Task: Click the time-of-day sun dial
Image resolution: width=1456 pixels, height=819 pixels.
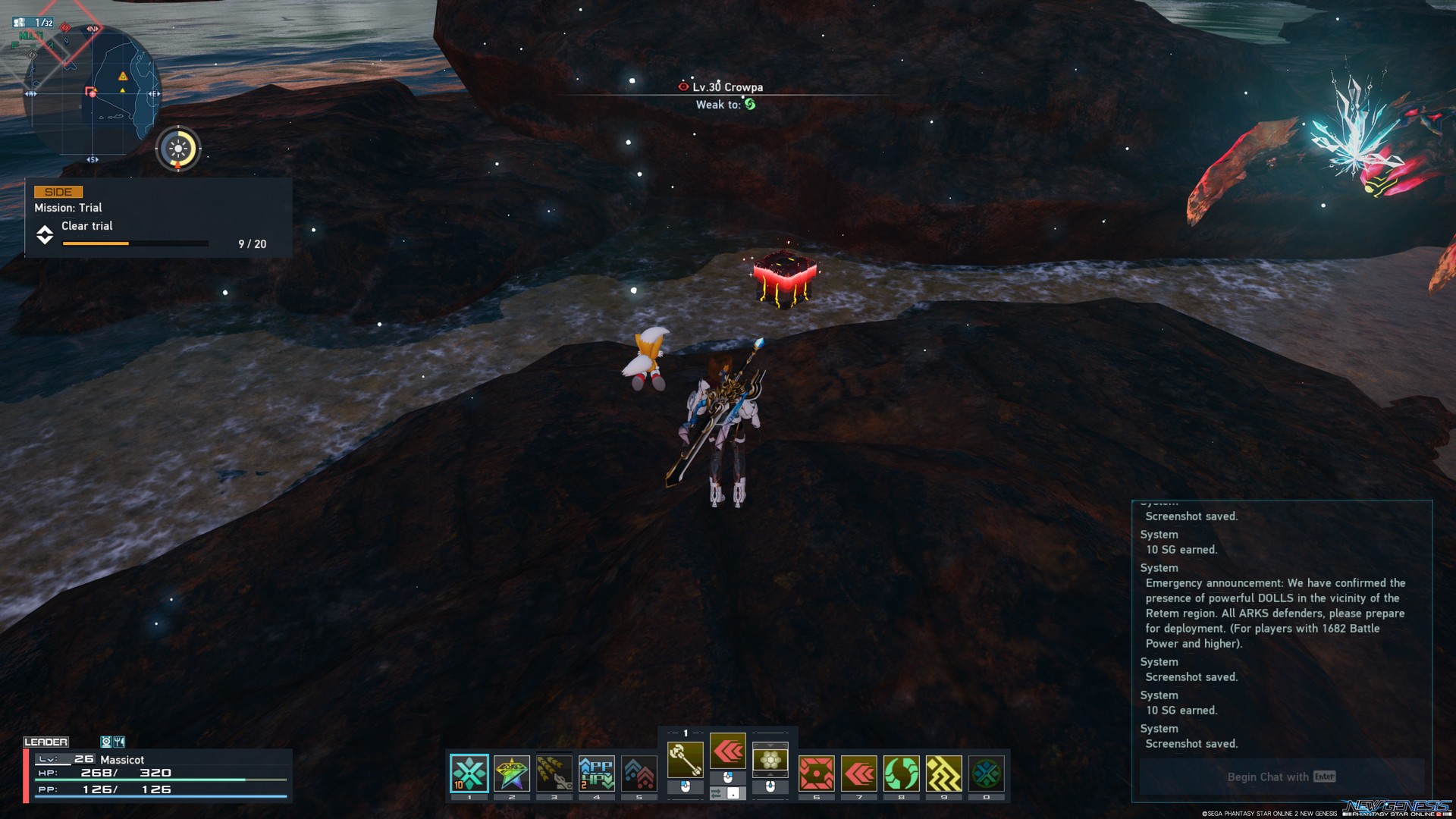Action: [177, 149]
